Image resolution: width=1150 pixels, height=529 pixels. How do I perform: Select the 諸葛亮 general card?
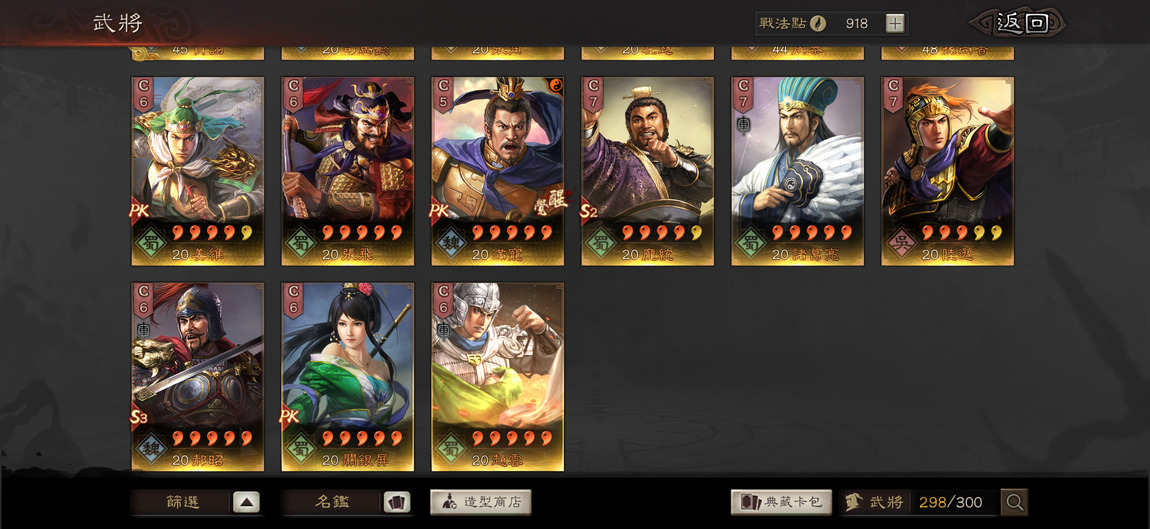pyautogui.click(x=798, y=171)
